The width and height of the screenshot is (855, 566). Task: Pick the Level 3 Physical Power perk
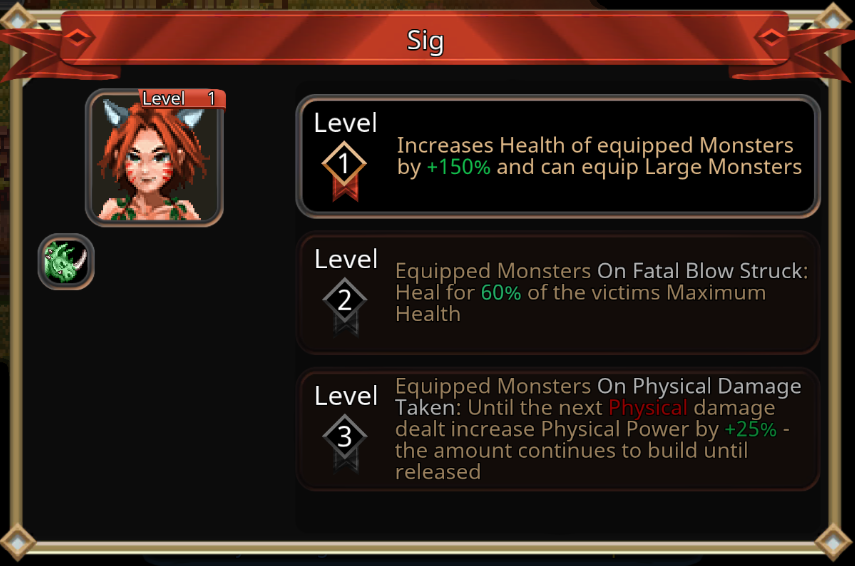(558, 429)
